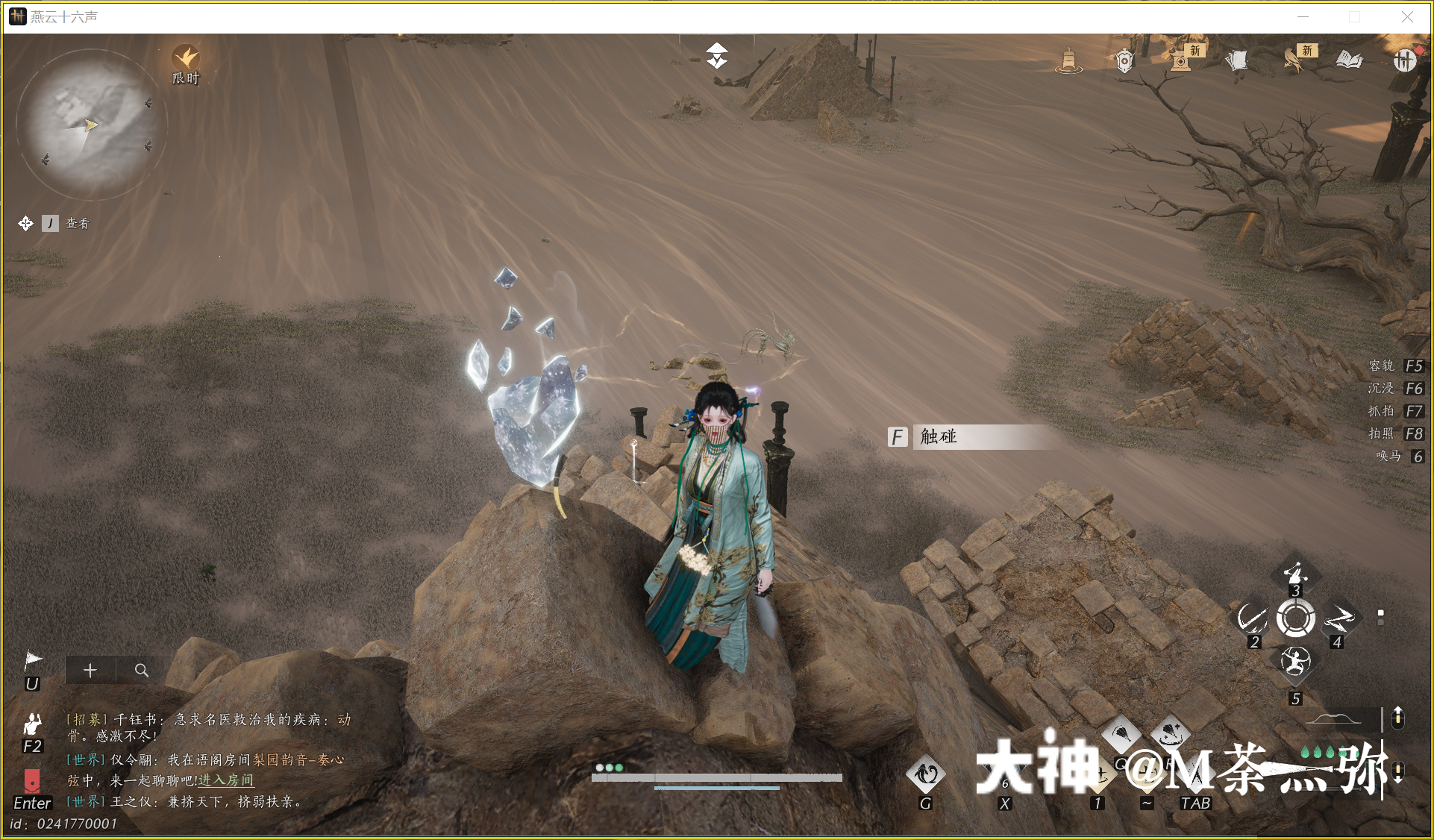The image size is (1434, 840).
Task: Click the magnifying glass search button
Action: click(141, 670)
